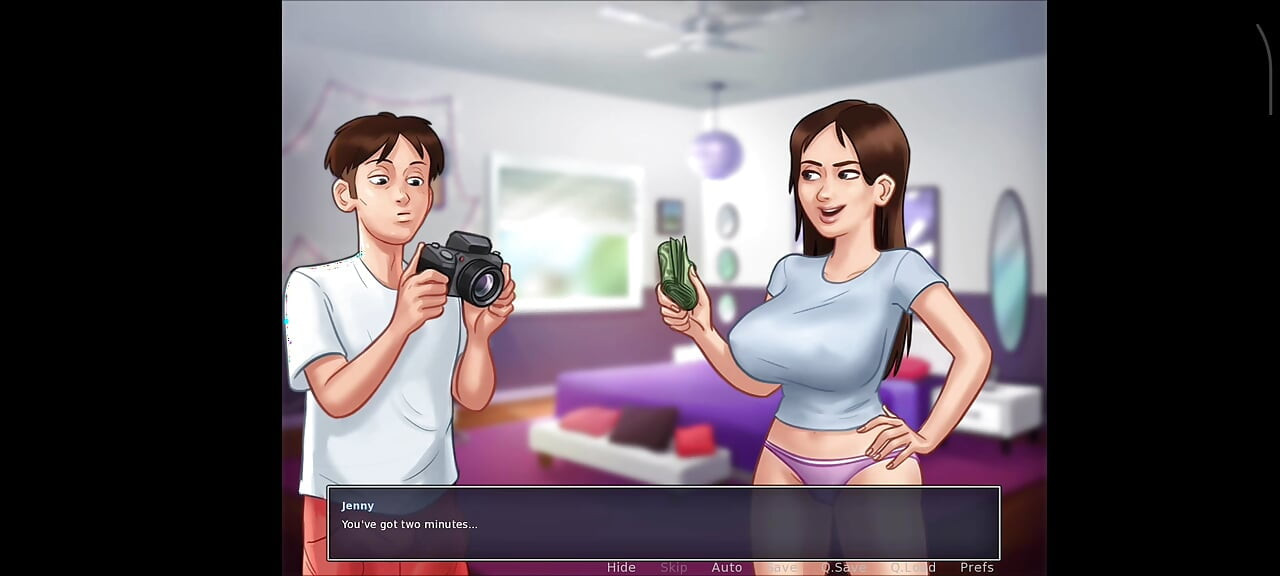The image size is (1280, 576).
Task: Turn on Auto text advance
Action: click(727, 567)
